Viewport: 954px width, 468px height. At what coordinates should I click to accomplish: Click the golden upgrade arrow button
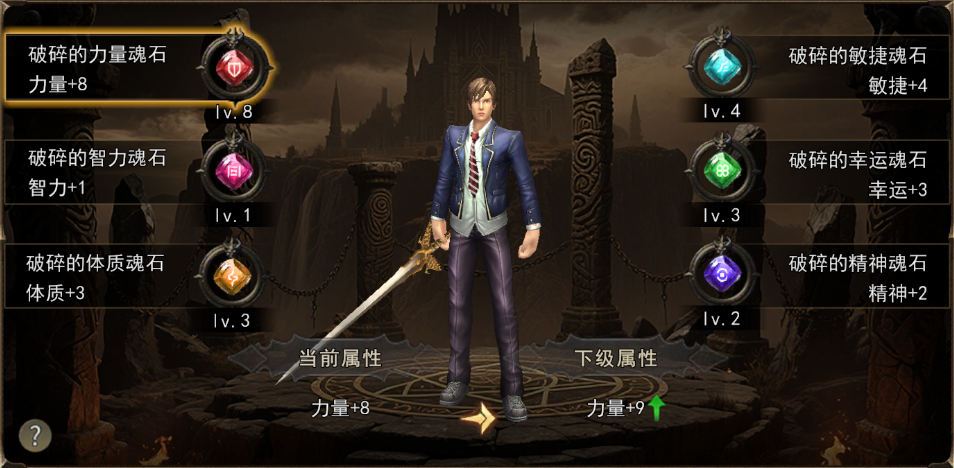coord(479,417)
